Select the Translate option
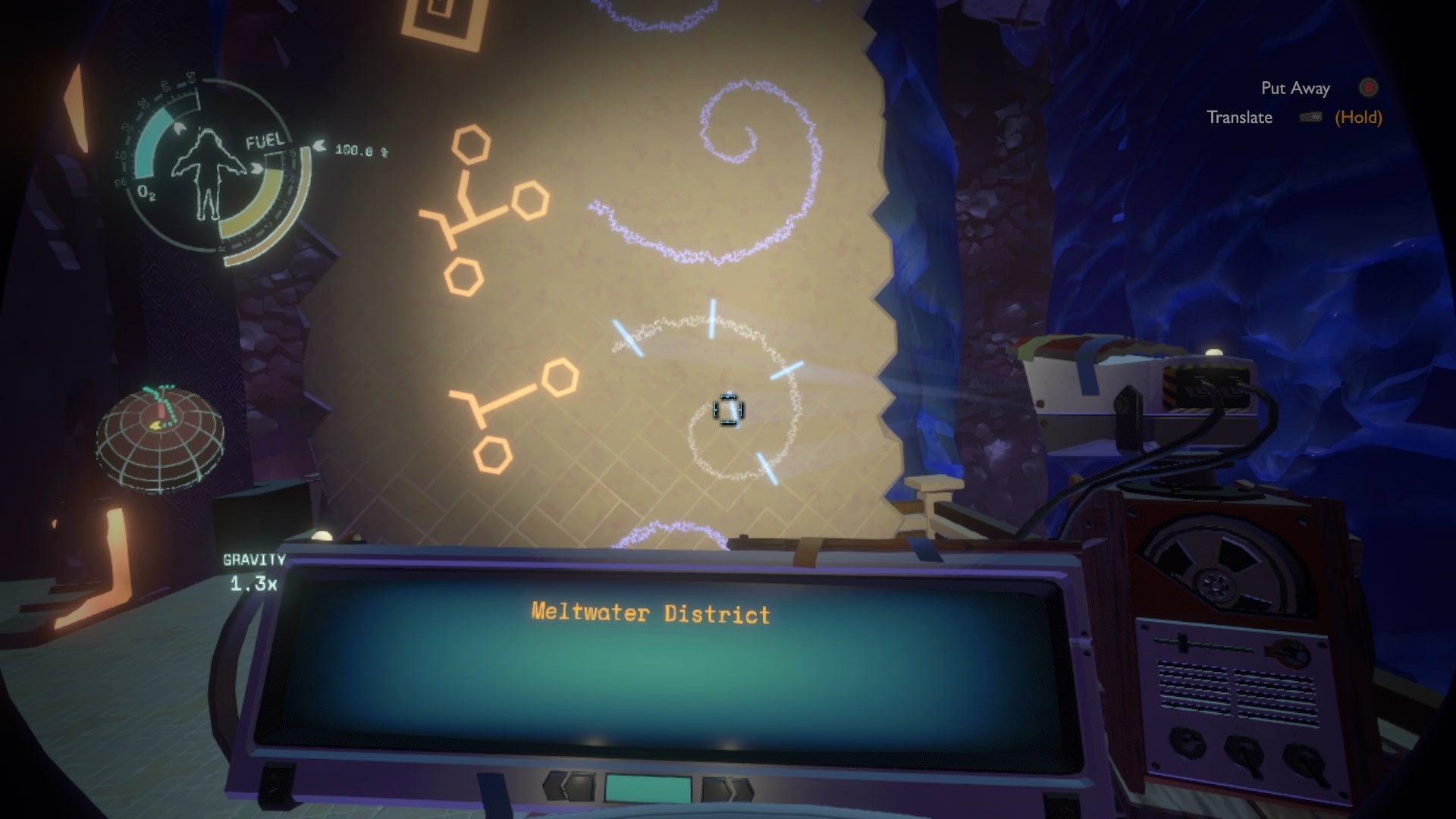The image size is (1456, 819). click(1241, 118)
